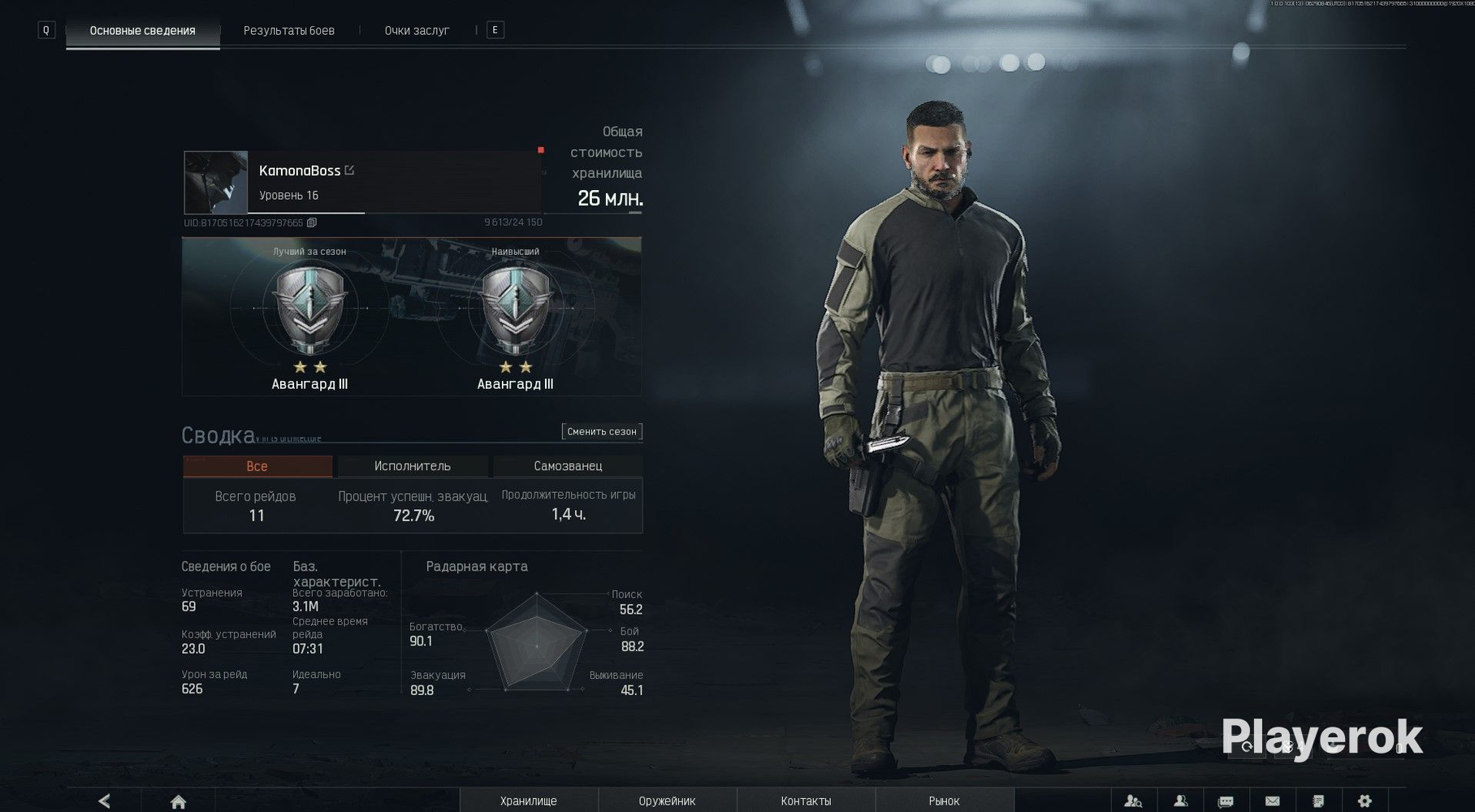The height and width of the screenshot is (812, 1475).
Task: Check the mail envelope icon
Action: pyautogui.click(x=1272, y=801)
